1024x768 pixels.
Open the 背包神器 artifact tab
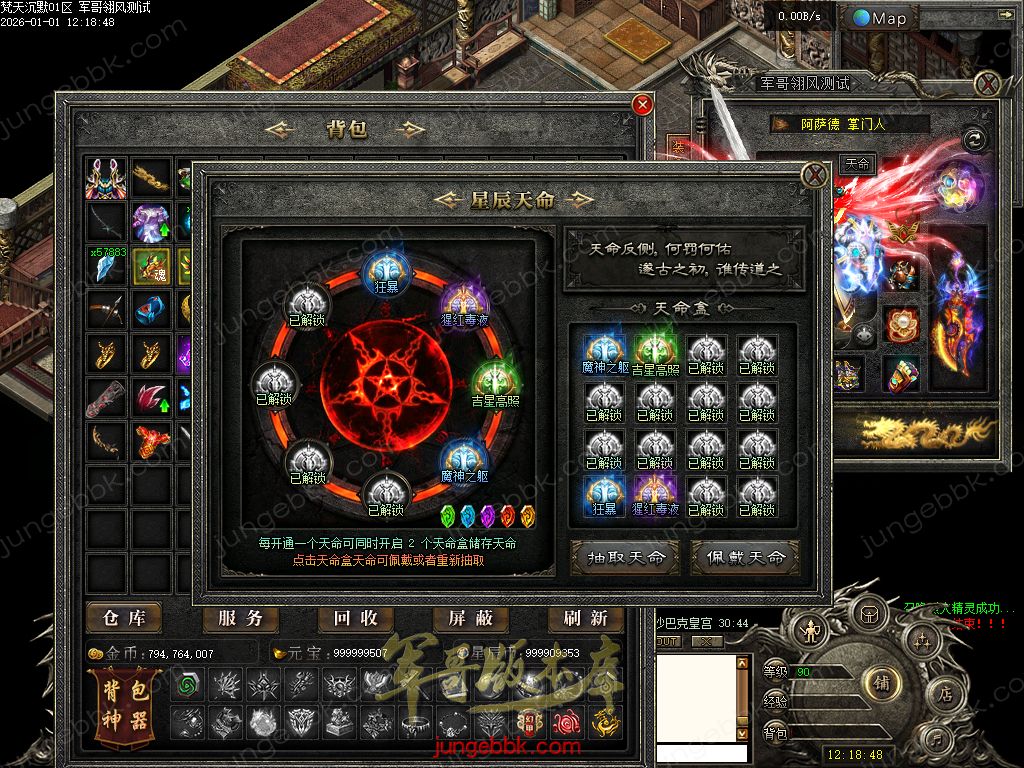(124, 706)
